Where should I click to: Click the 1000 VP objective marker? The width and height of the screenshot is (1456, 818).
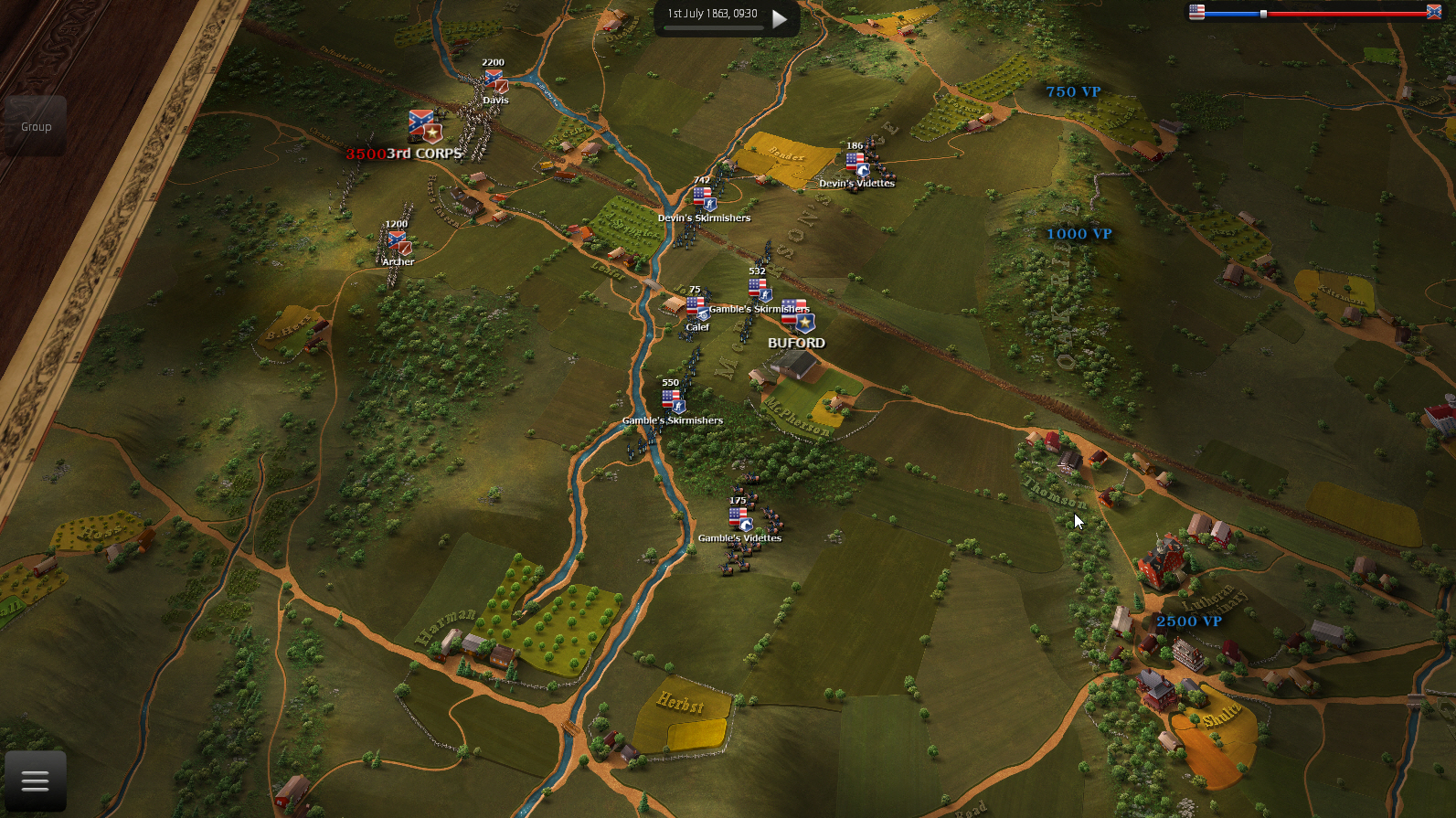click(1079, 233)
